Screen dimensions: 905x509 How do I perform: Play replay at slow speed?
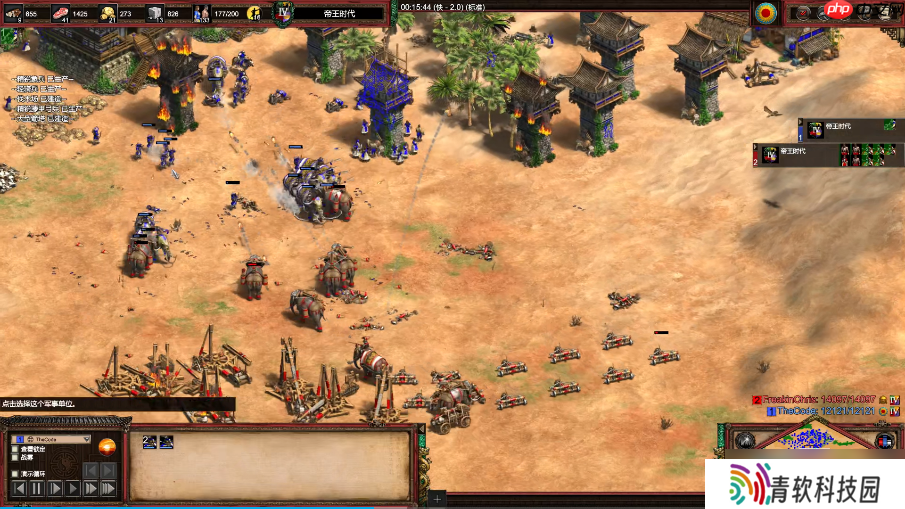coord(55,488)
